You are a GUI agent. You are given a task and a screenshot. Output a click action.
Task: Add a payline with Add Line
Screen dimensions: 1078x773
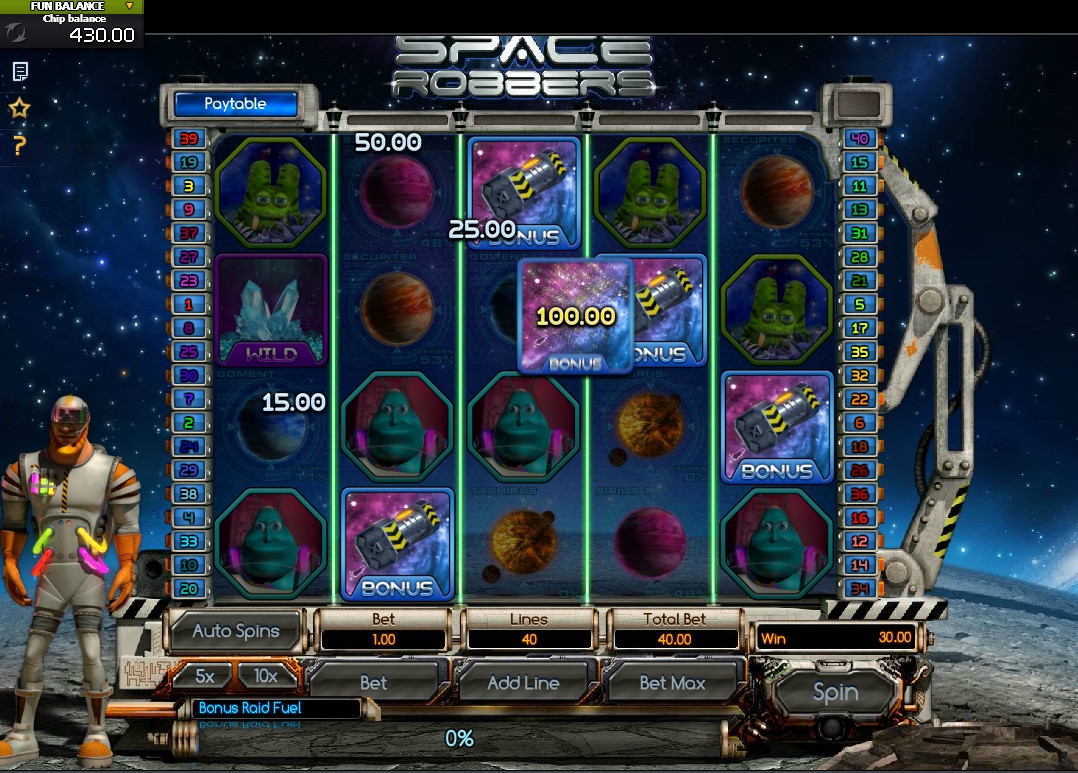pyautogui.click(x=522, y=683)
